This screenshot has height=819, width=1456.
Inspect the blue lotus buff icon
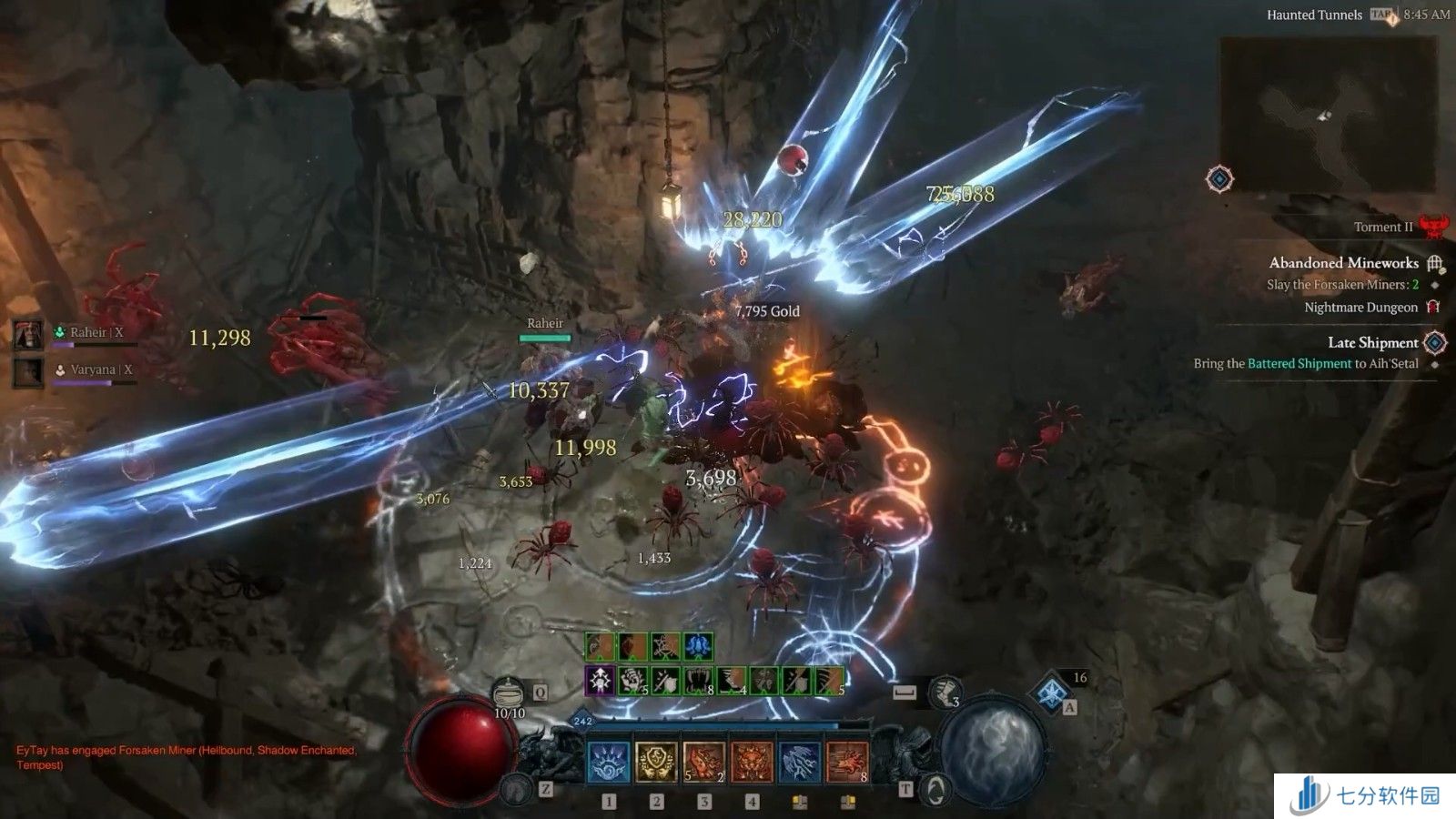698,646
